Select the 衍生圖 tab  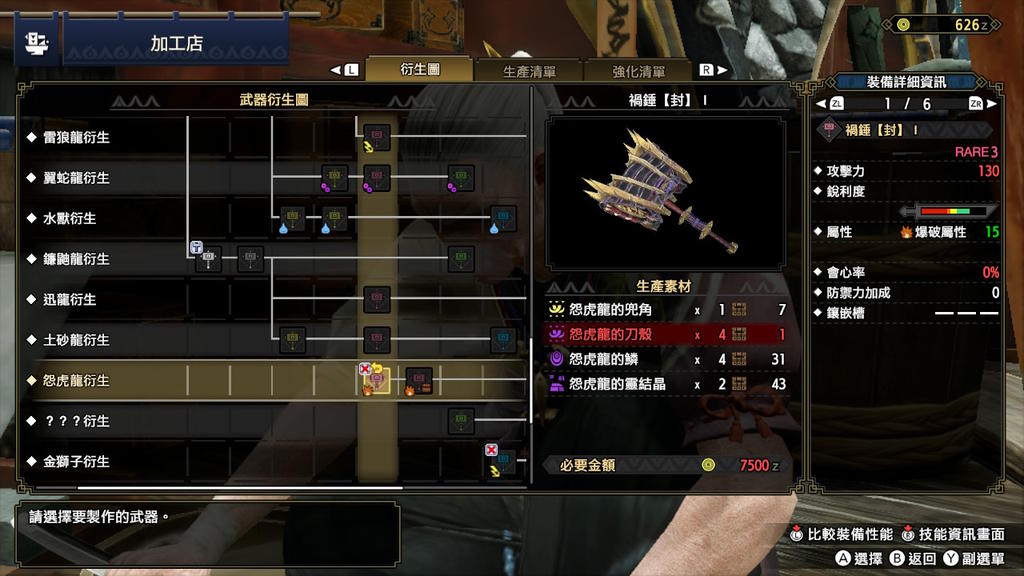click(x=420, y=70)
